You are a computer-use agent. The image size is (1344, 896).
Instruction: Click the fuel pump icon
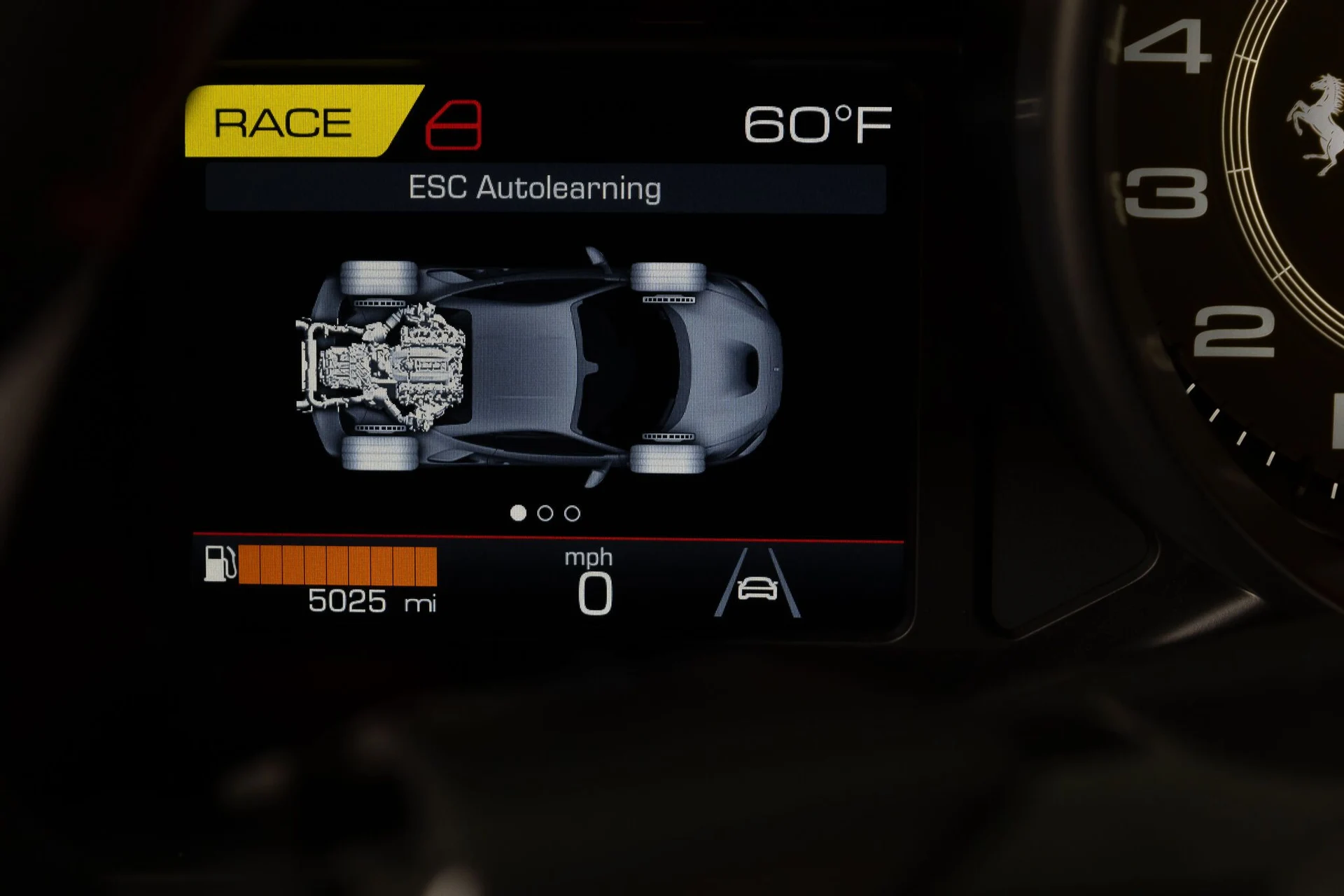(x=219, y=564)
